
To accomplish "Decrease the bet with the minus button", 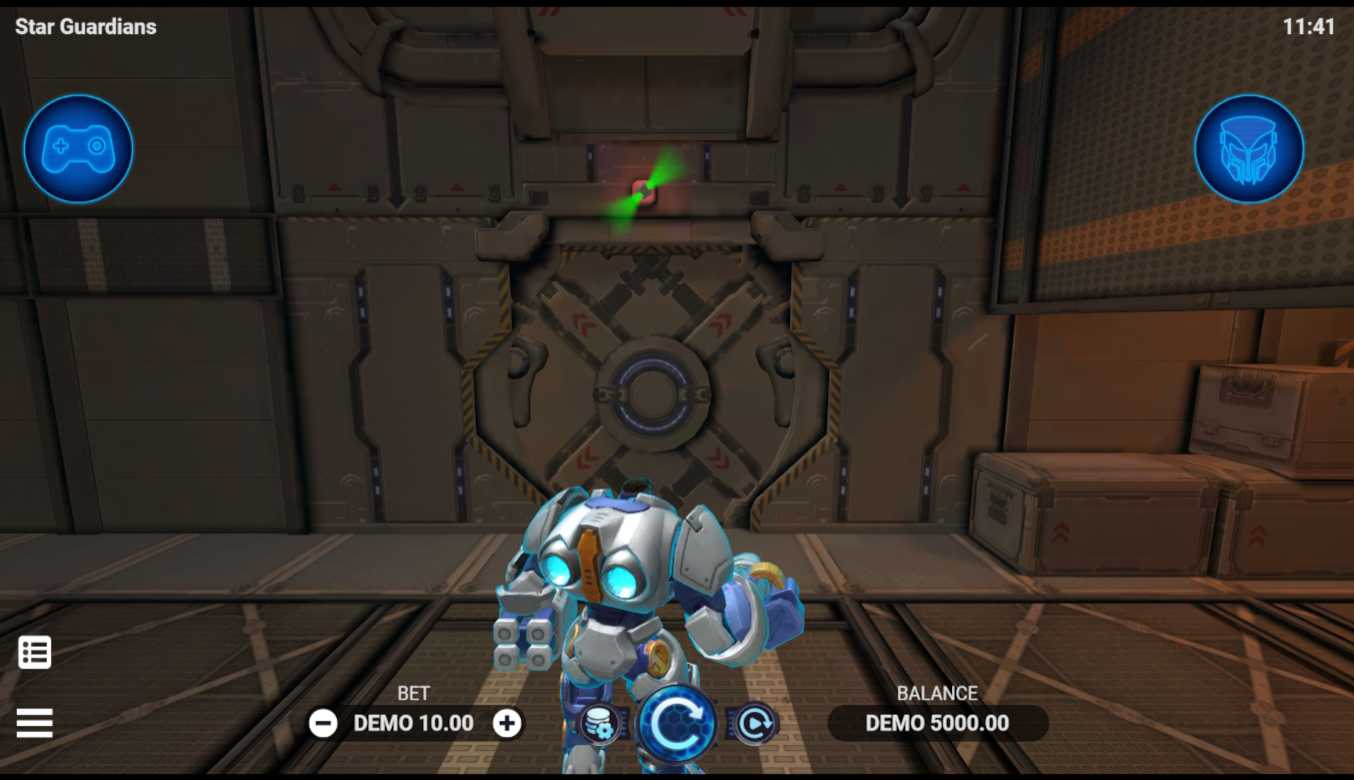I will coord(323,723).
